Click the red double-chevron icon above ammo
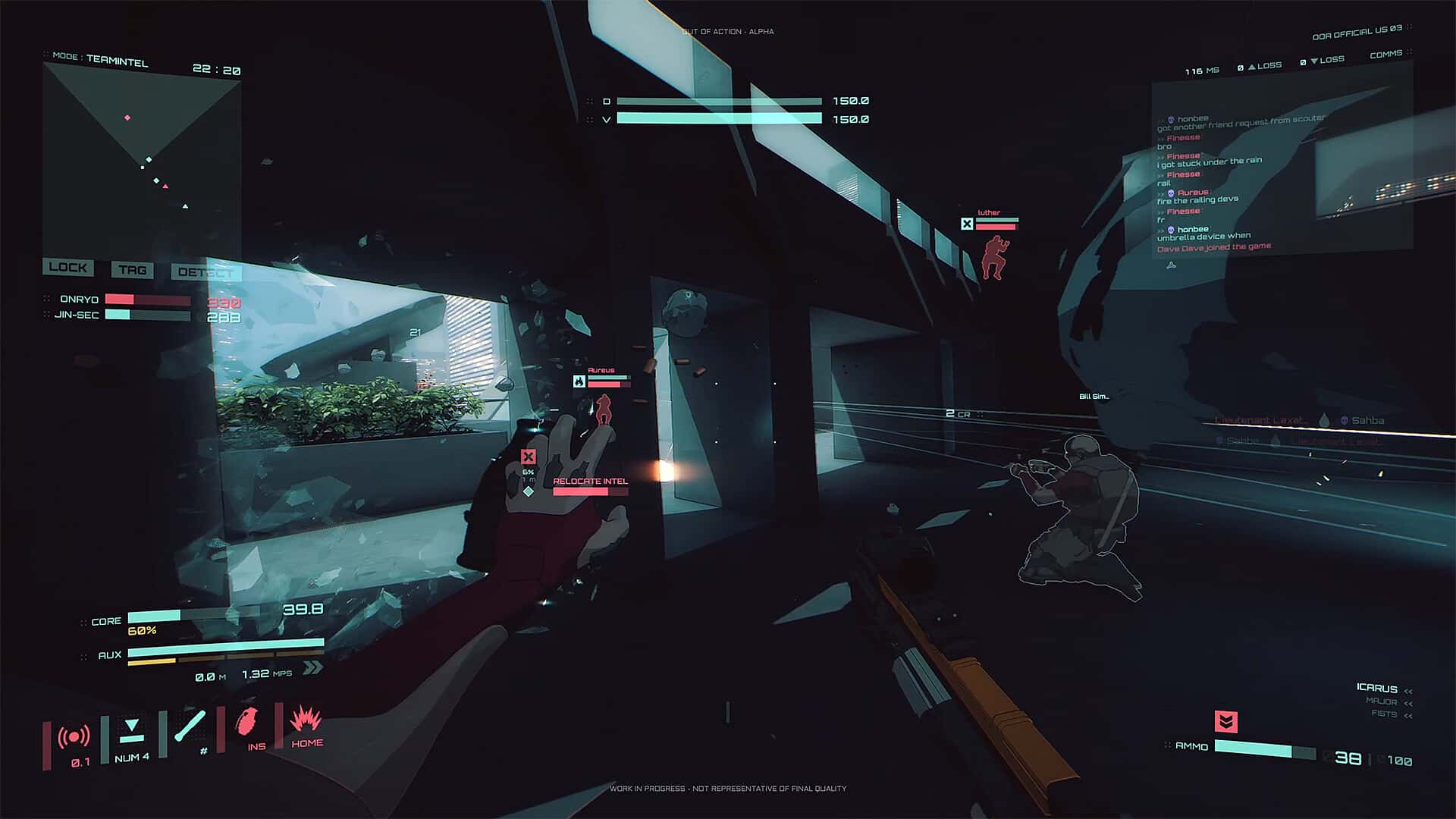Screen dimensions: 1456x819 [1225, 721]
